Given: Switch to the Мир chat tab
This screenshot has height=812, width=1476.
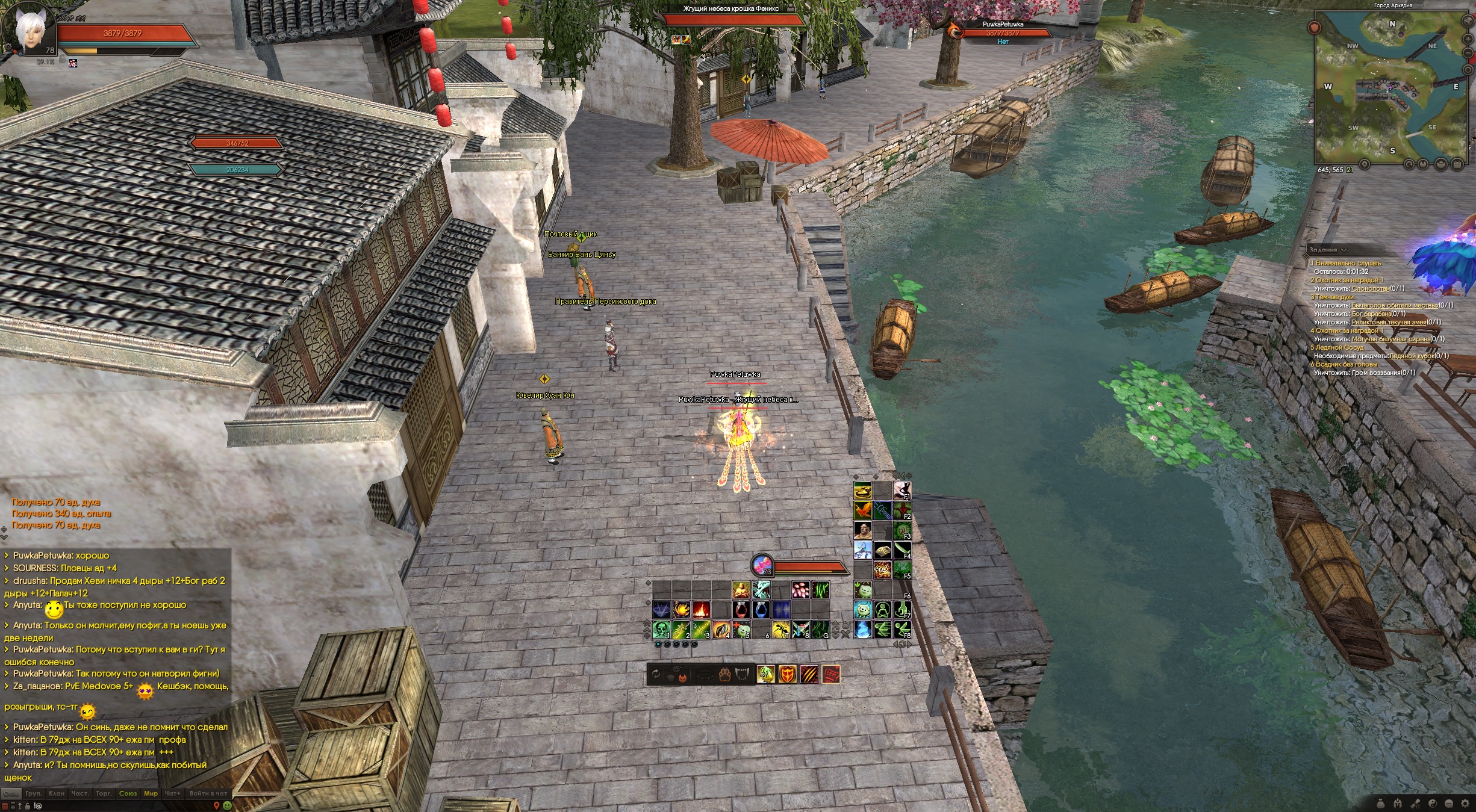Looking at the screenshot, I should [x=151, y=793].
